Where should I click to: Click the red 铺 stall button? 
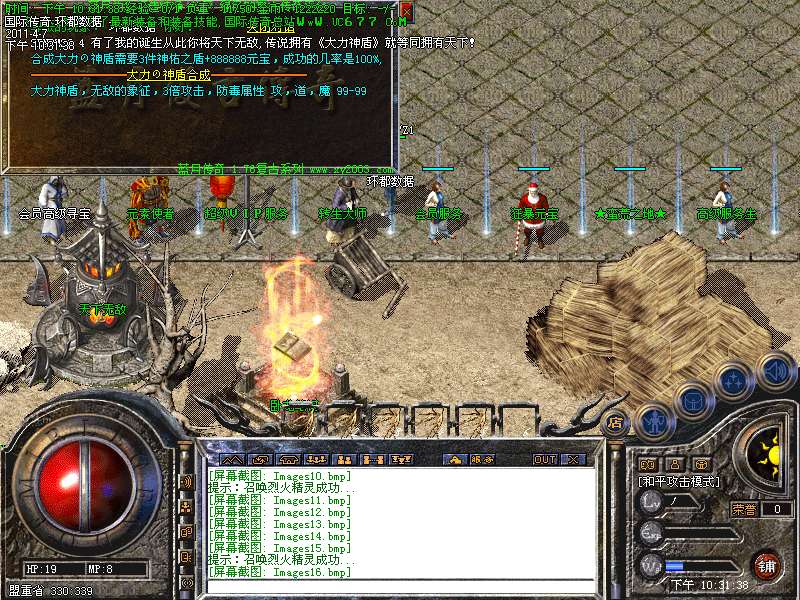click(766, 565)
